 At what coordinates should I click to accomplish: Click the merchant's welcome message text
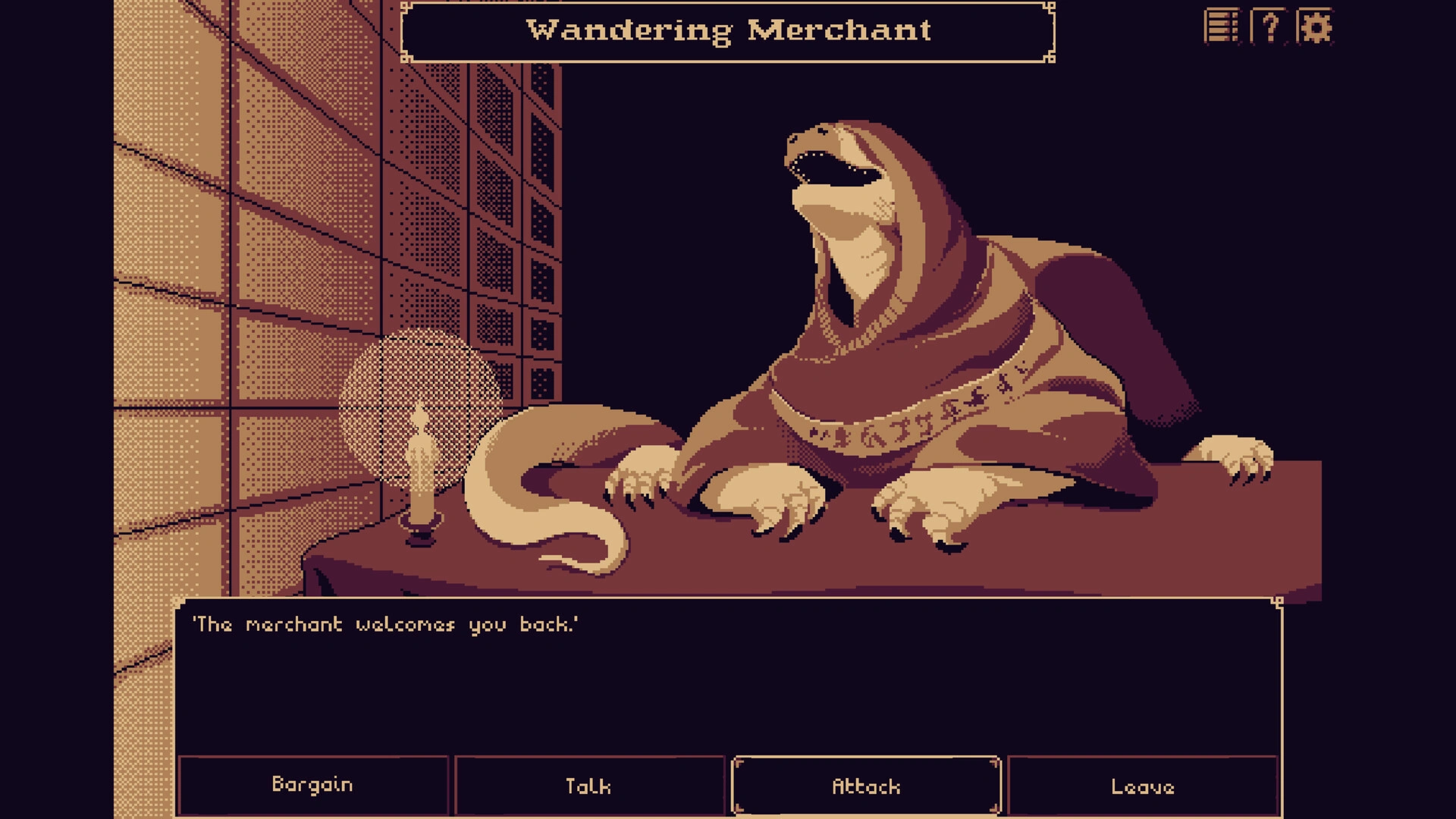click(x=387, y=624)
